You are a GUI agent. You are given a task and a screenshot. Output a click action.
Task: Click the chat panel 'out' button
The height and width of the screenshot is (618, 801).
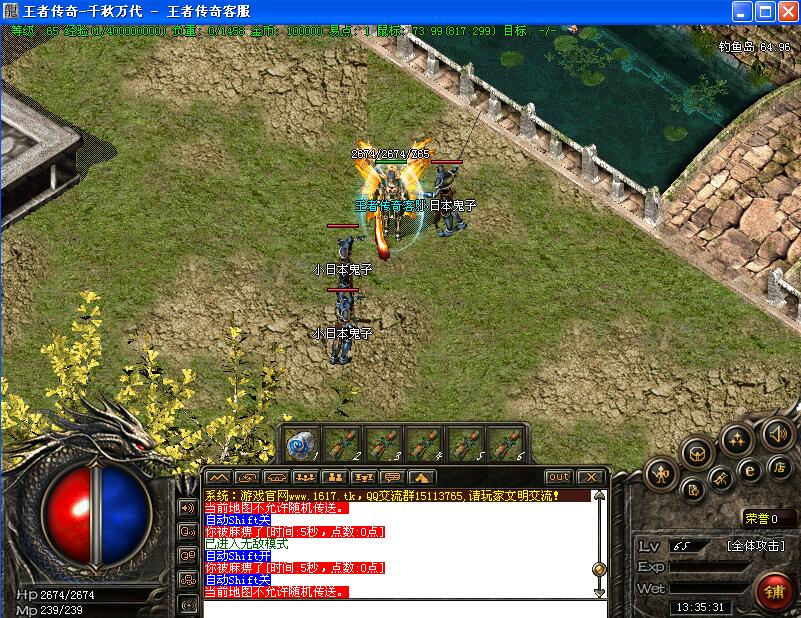point(558,477)
